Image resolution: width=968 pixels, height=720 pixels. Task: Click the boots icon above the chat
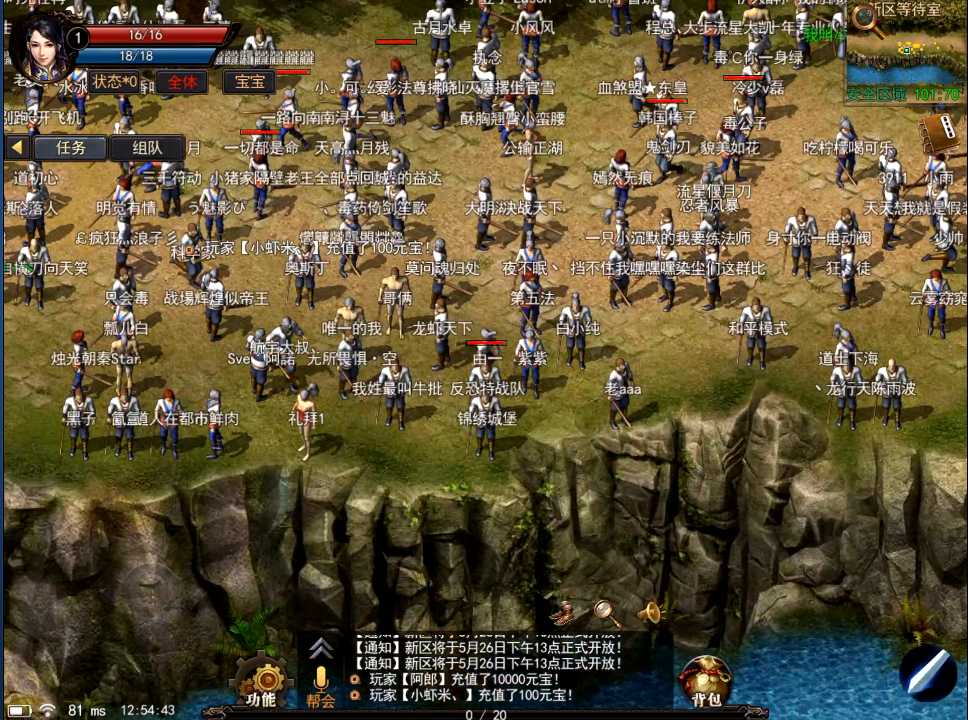[566, 609]
